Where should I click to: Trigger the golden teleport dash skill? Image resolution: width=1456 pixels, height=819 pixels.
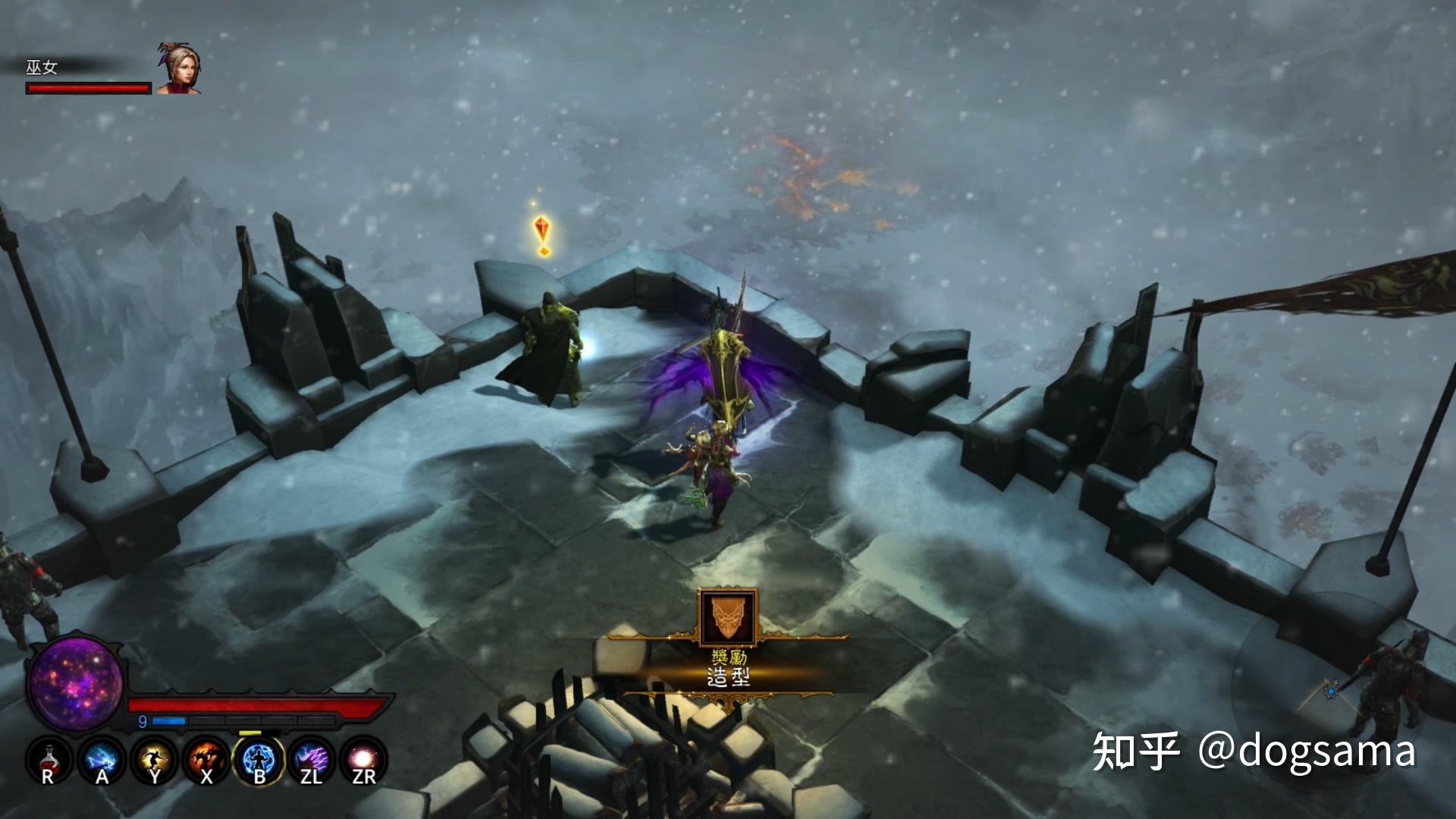pyautogui.click(x=154, y=760)
